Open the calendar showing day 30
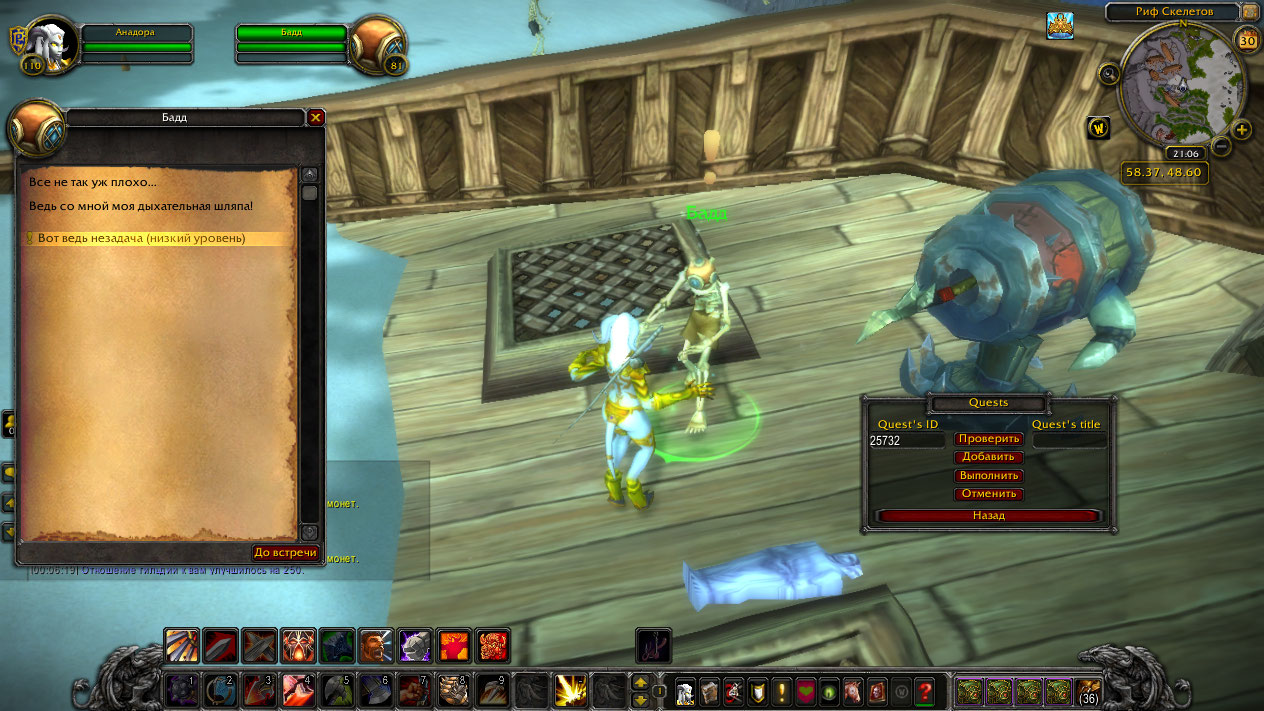1264x711 pixels. pyautogui.click(x=1247, y=41)
